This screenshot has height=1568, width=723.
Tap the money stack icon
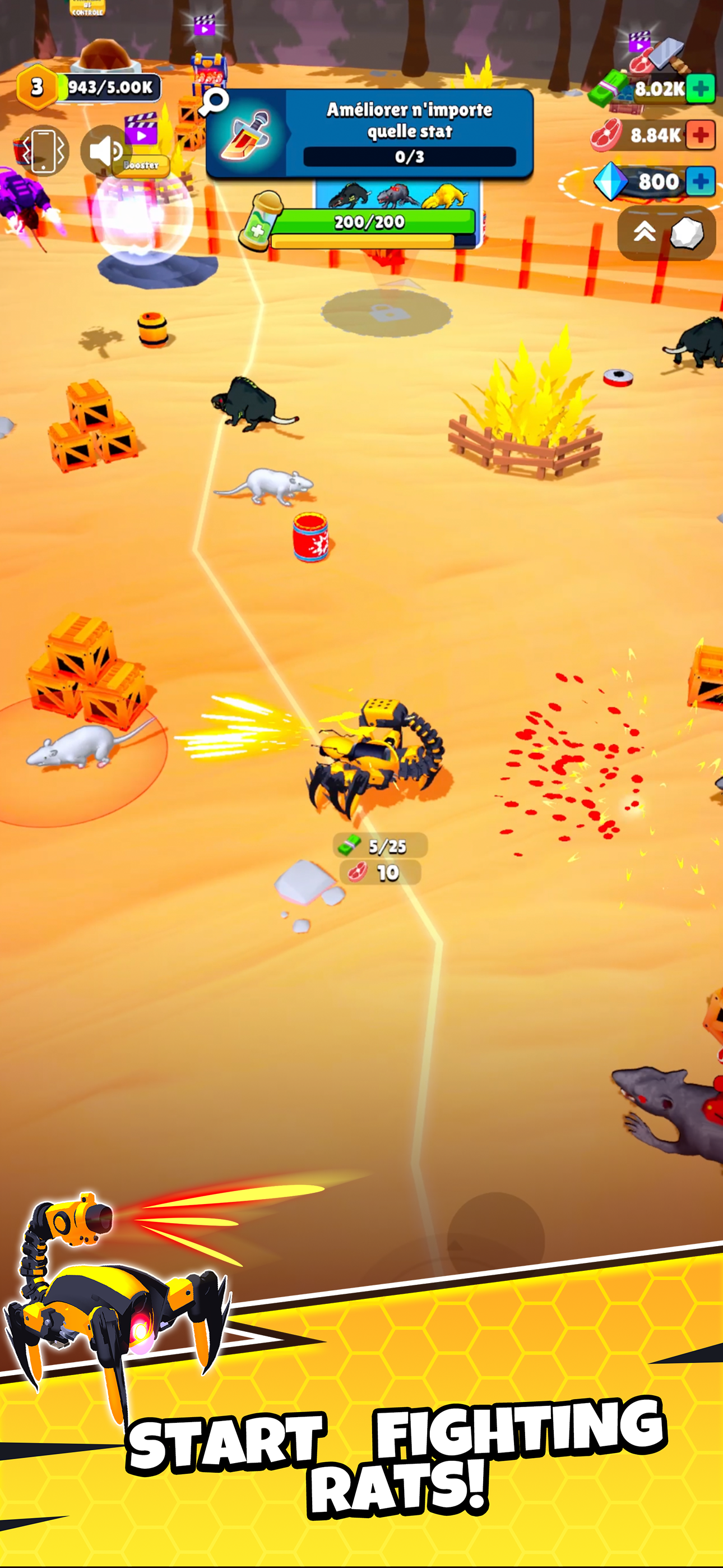click(605, 89)
